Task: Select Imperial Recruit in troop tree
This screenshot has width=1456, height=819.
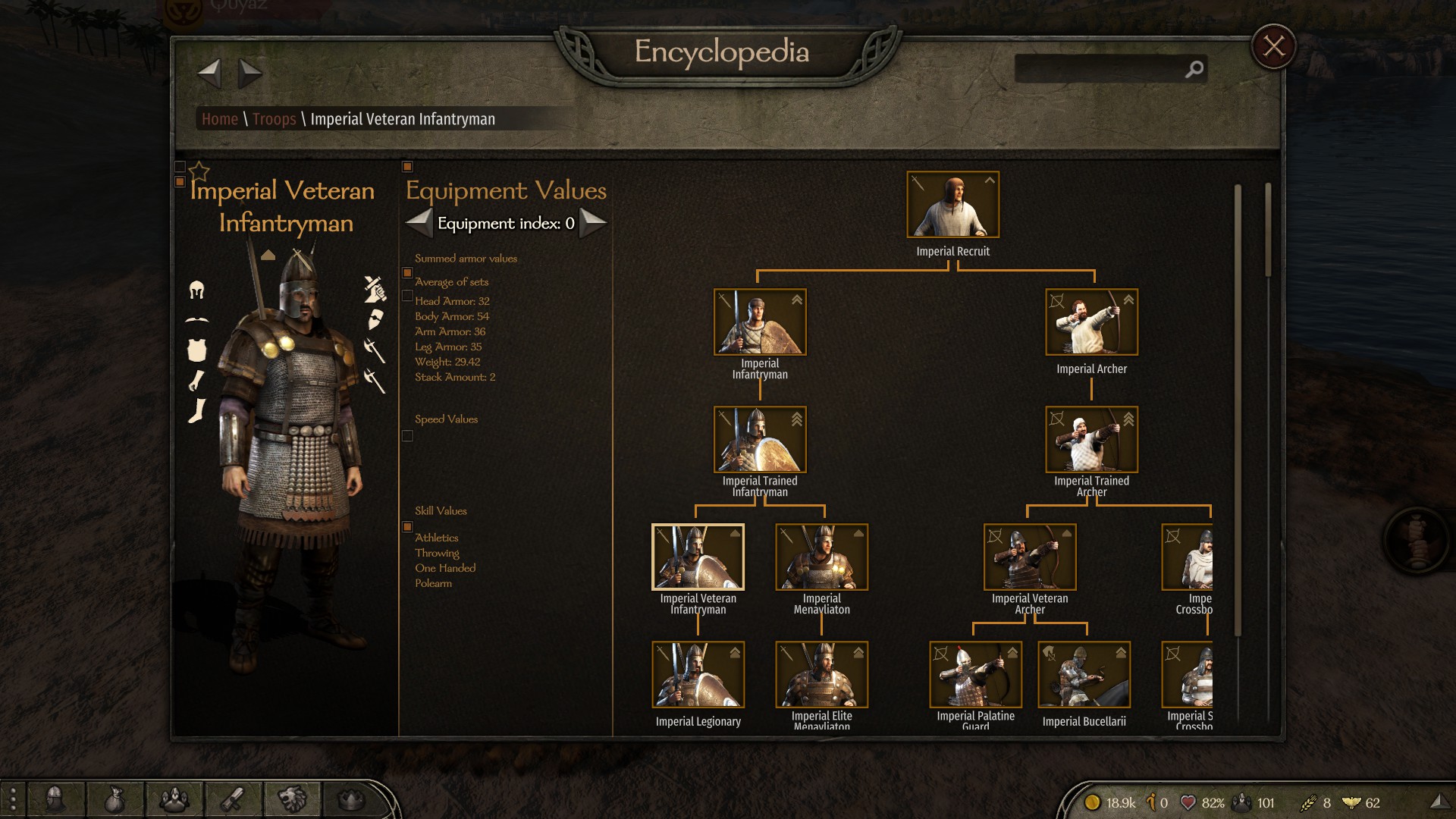Action: [952, 205]
